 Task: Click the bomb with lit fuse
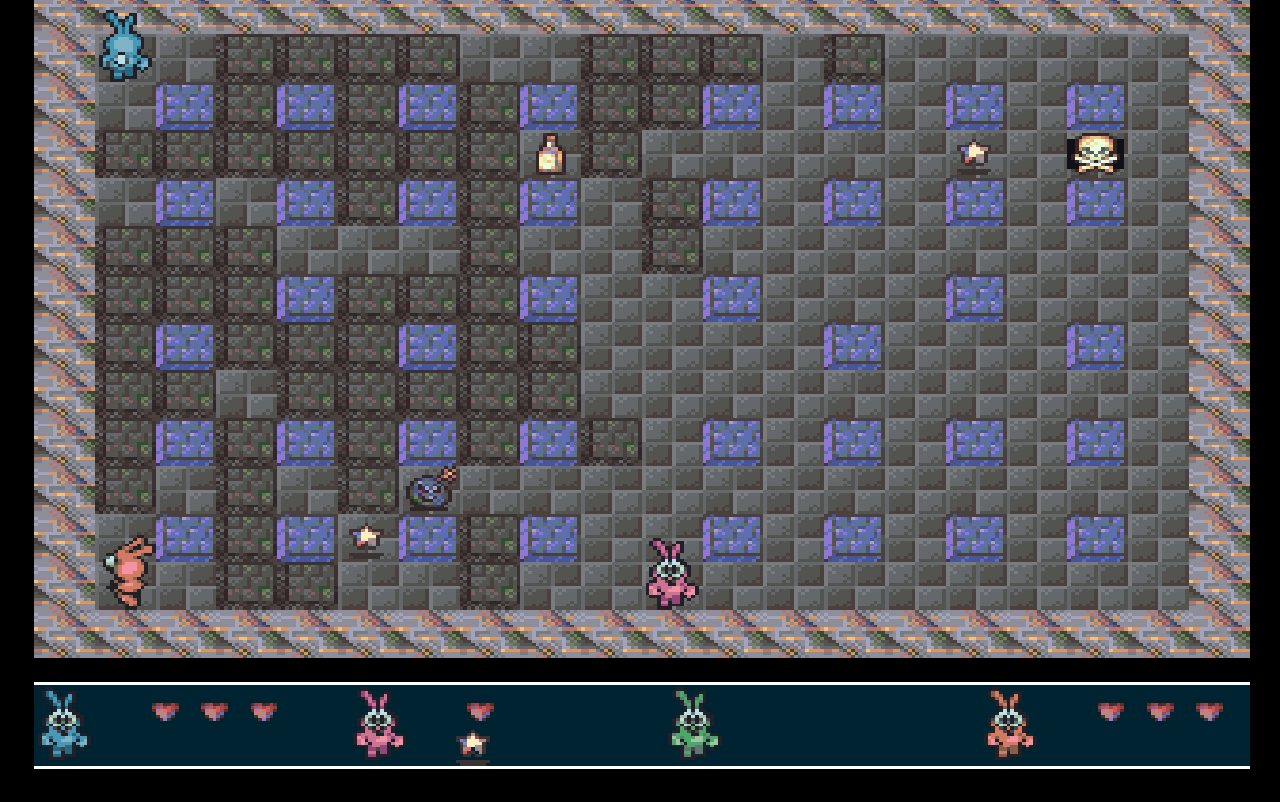[430, 492]
